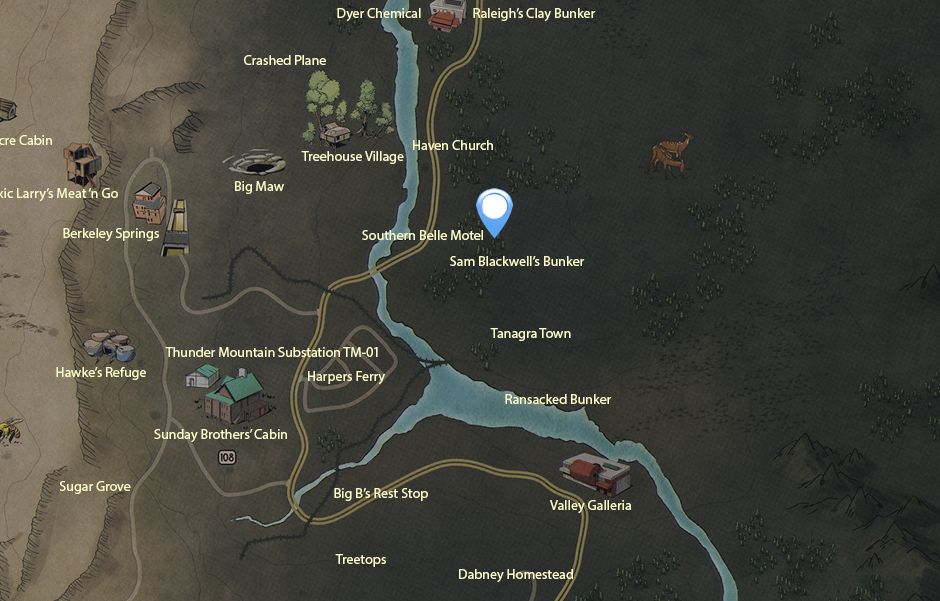Click the Hawke's Refuge location icon
The height and width of the screenshot is (601, 940).
(x=106, y=347)
